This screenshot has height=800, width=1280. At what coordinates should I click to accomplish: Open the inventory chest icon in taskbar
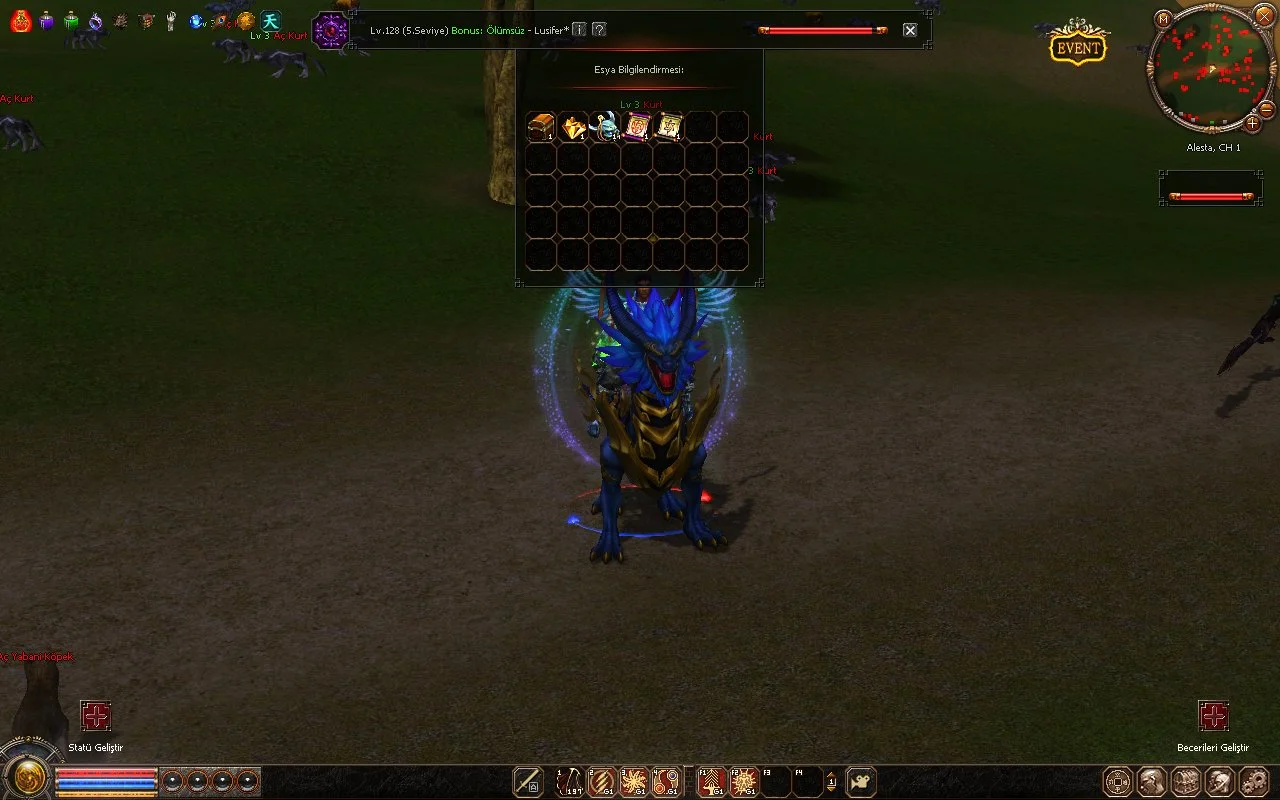pyautogui.click(x=1186, y=781)
